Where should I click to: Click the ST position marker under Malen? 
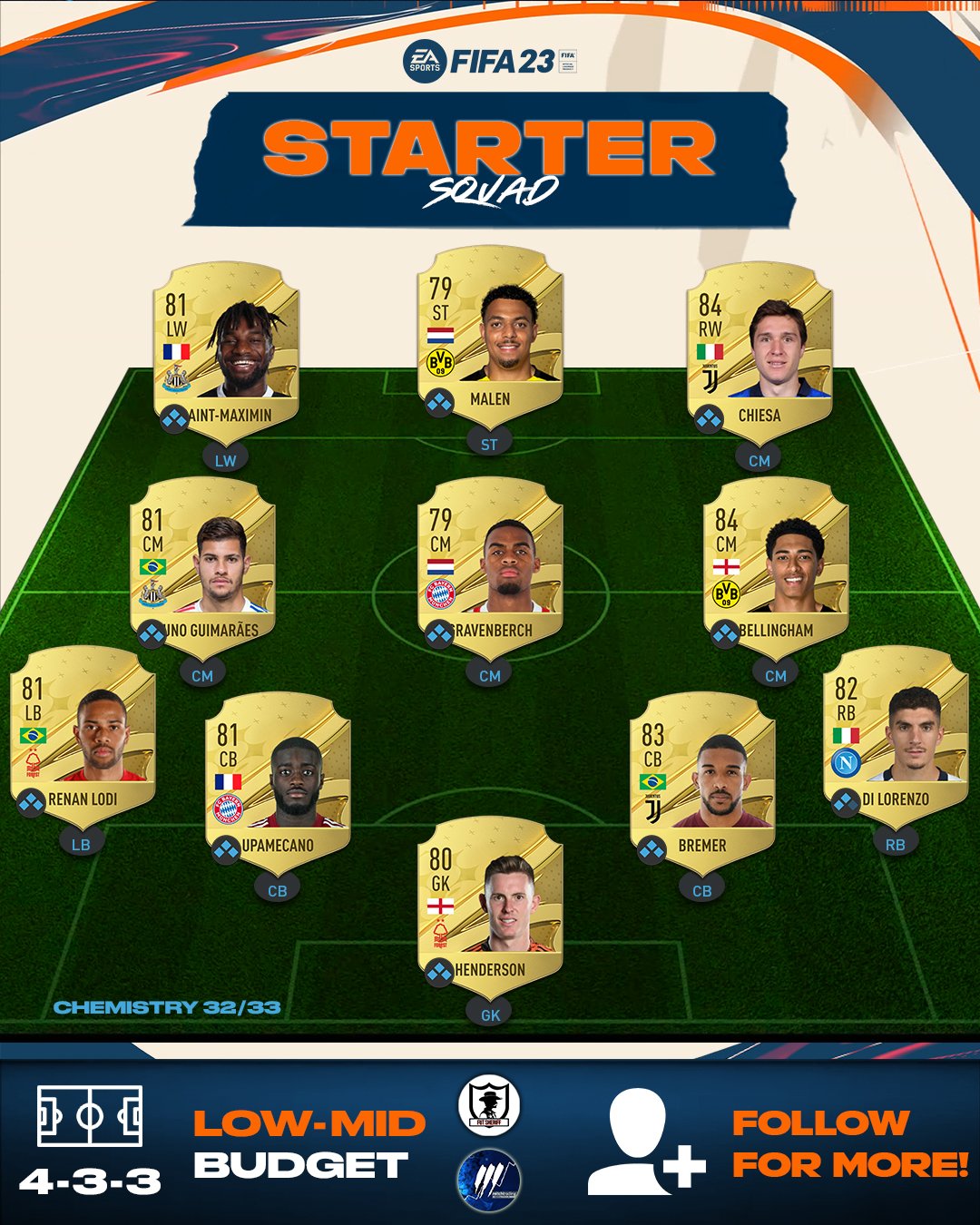(489, 444)
